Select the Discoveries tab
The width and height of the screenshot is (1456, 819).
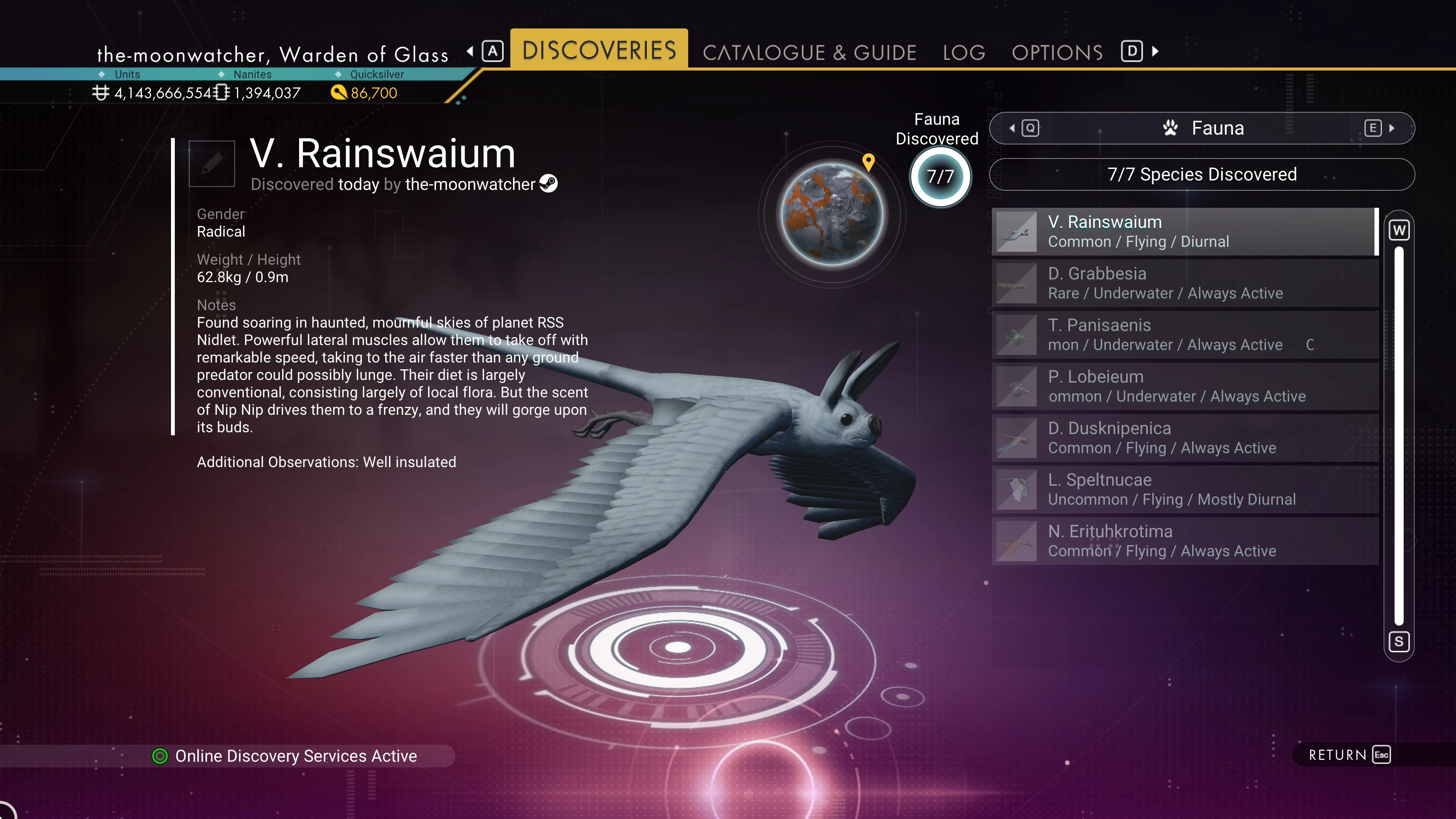point(599,50)
